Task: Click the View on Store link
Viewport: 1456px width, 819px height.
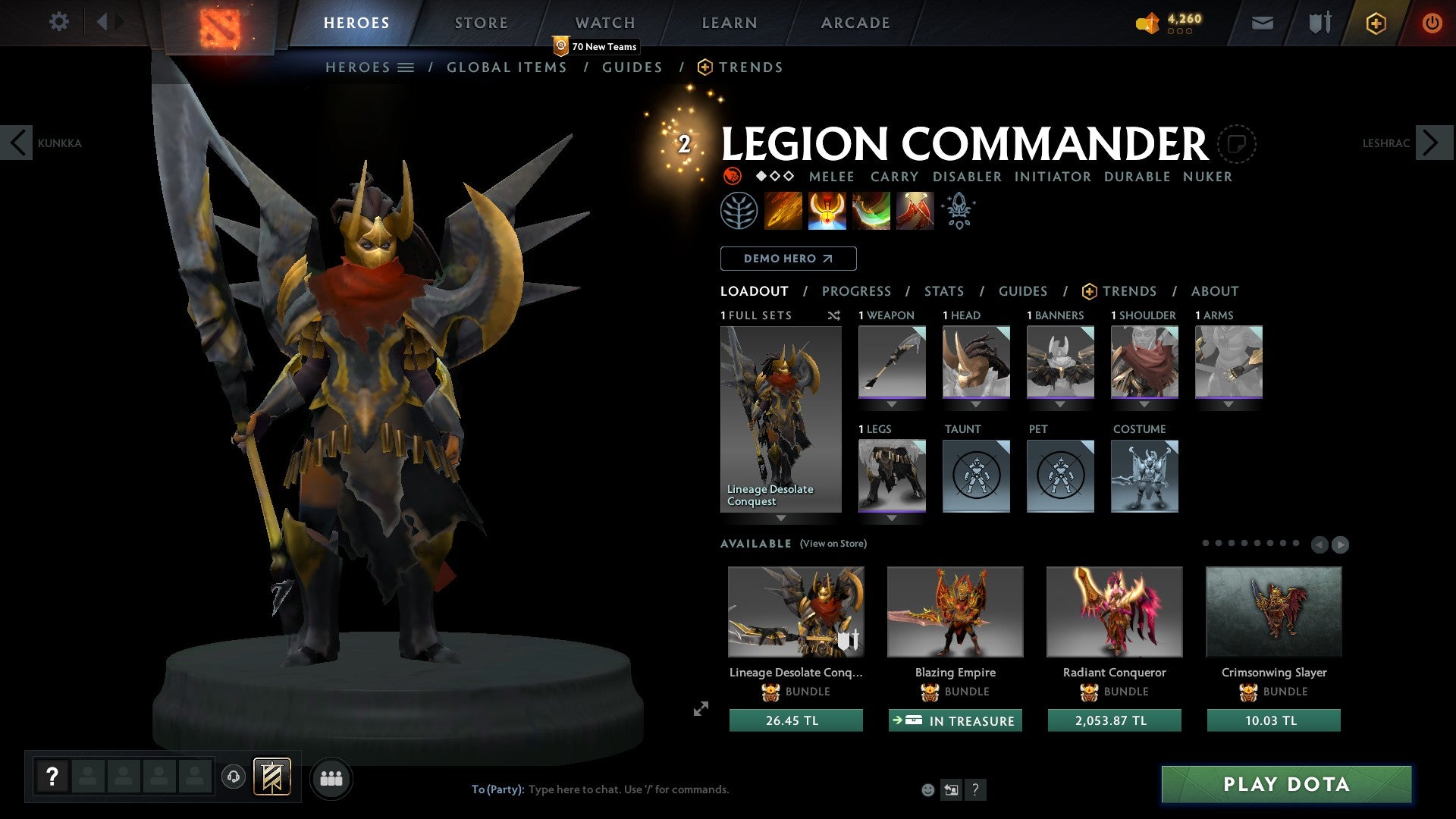Action: coord(833,544)
